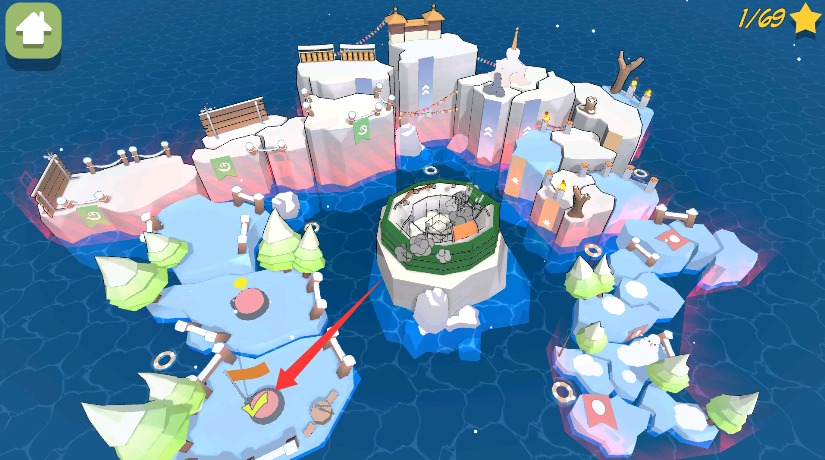
Task: Go back with the green home button
Action: pos(34,31)
